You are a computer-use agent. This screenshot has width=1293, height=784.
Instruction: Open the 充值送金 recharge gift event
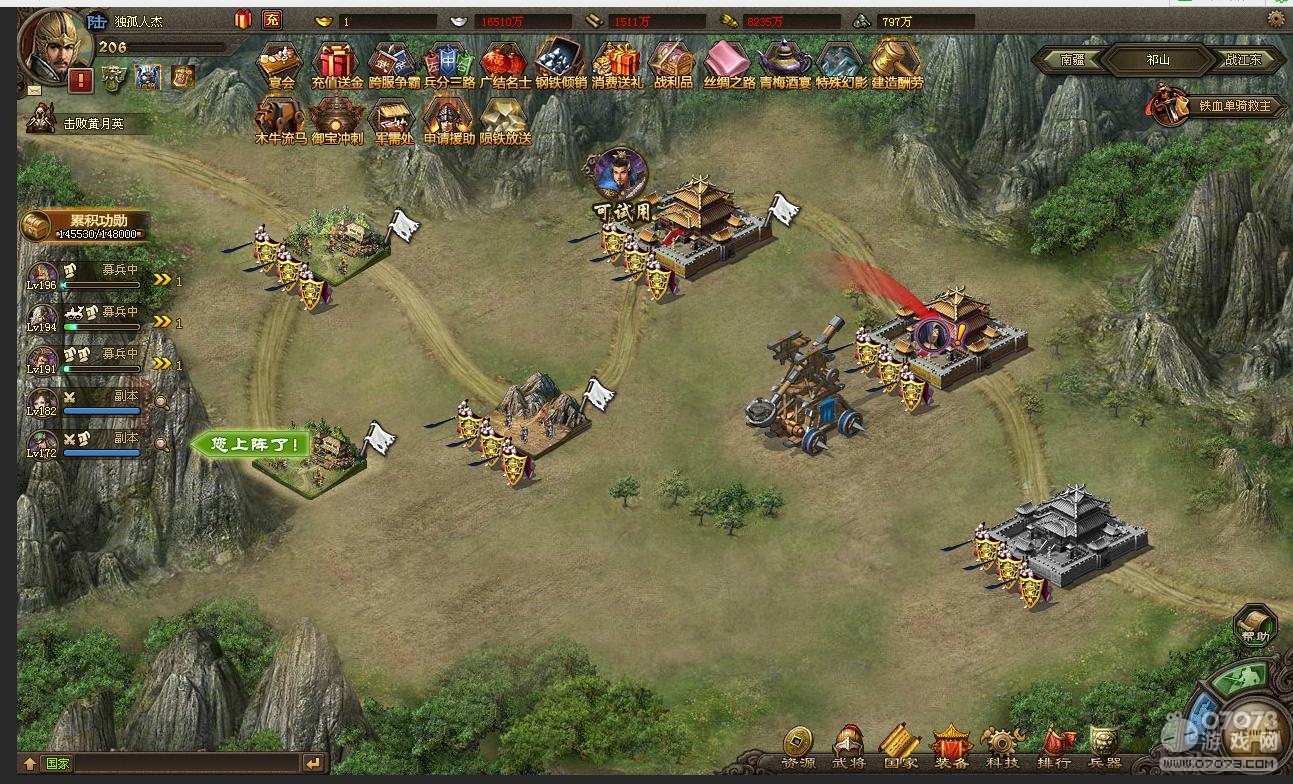click(337, 62)
